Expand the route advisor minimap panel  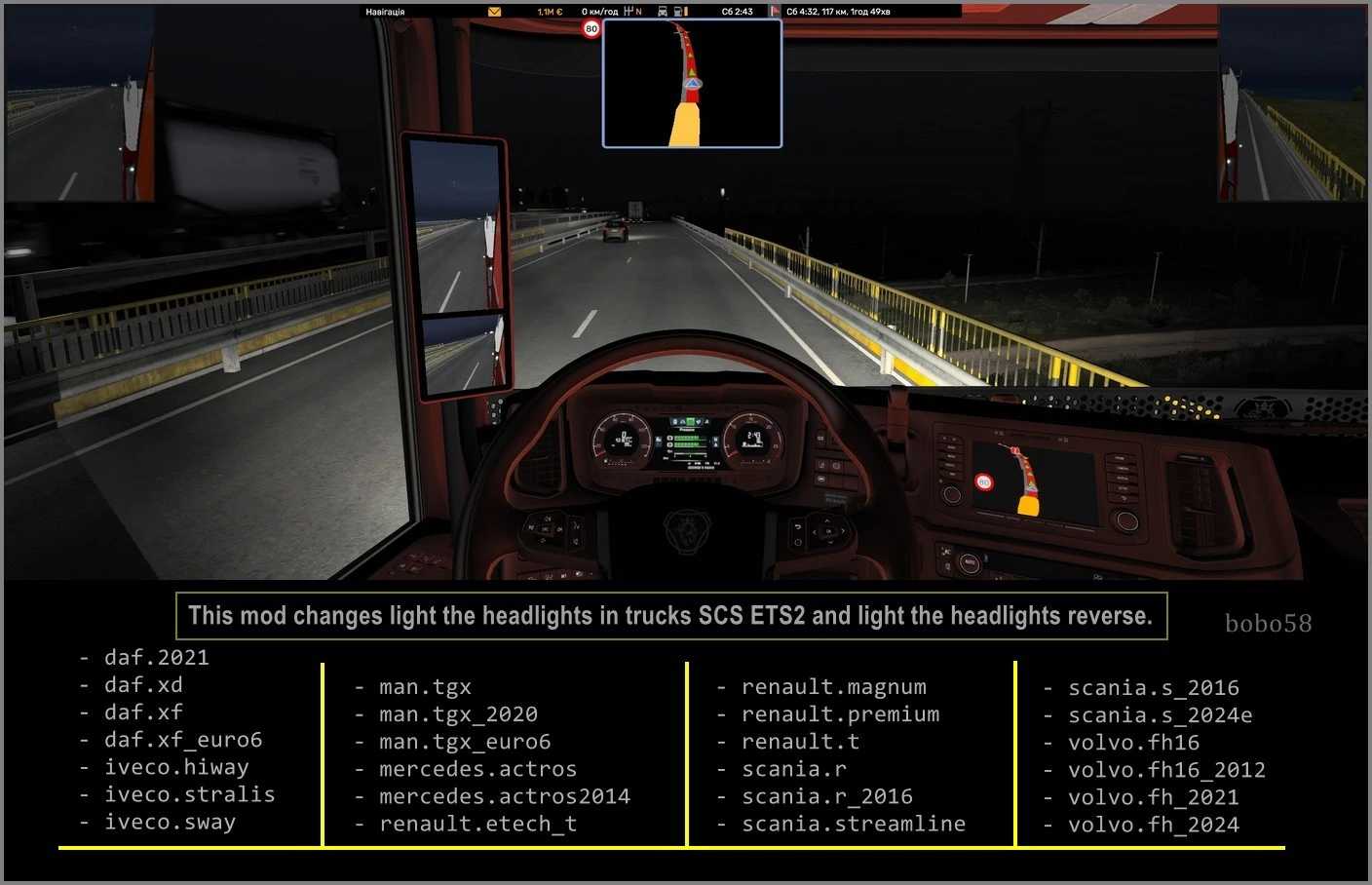tap(692, 84)
